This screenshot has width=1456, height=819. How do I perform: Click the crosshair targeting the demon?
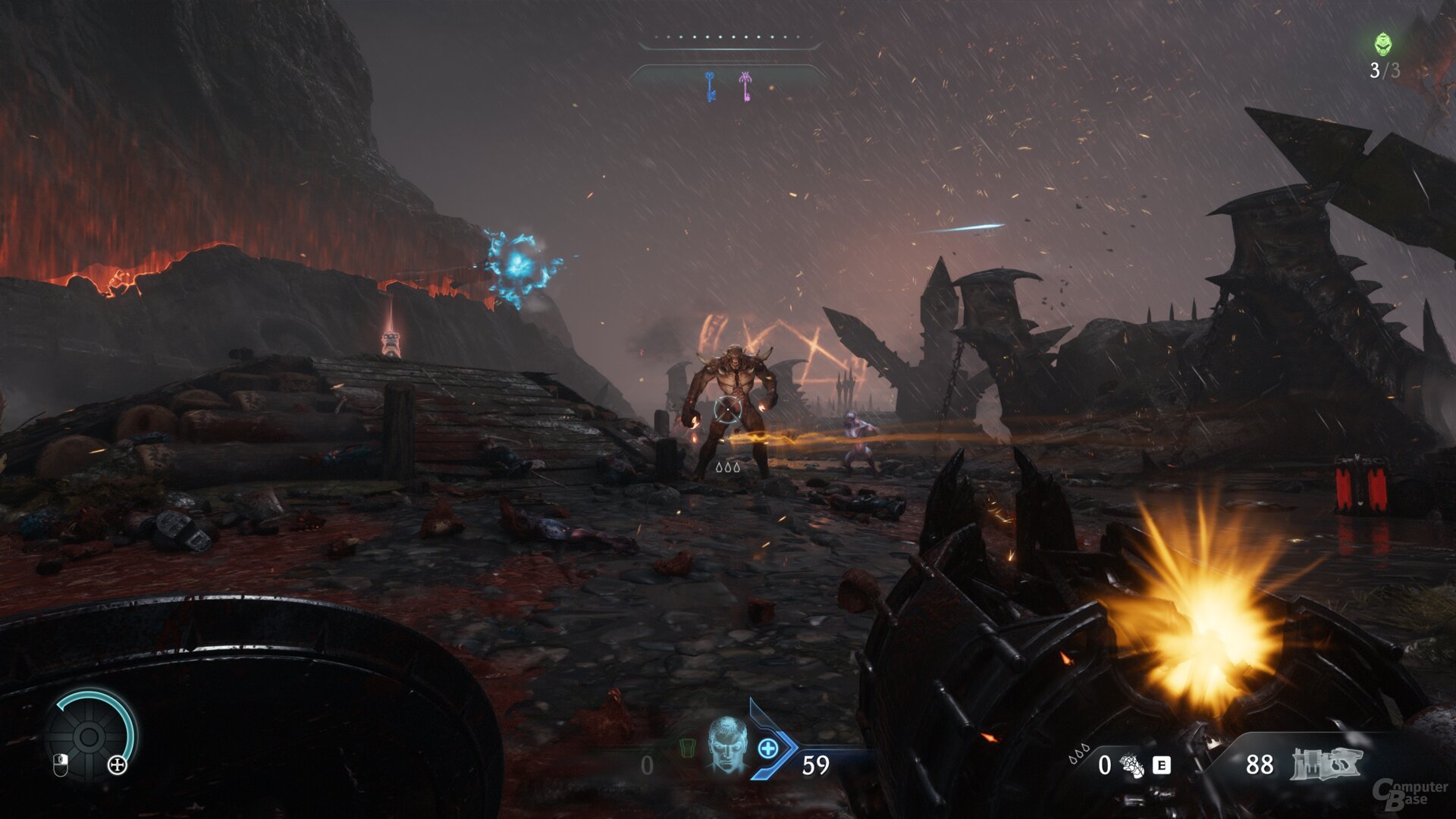(726, 409)
